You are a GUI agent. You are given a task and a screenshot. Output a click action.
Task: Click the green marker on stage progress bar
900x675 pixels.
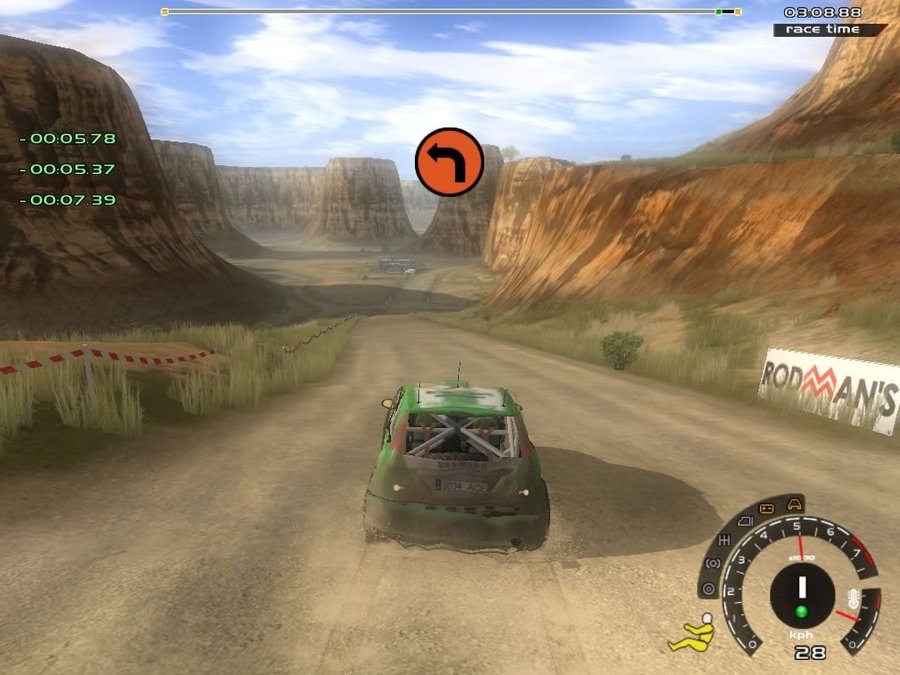[x=718, y=12]
